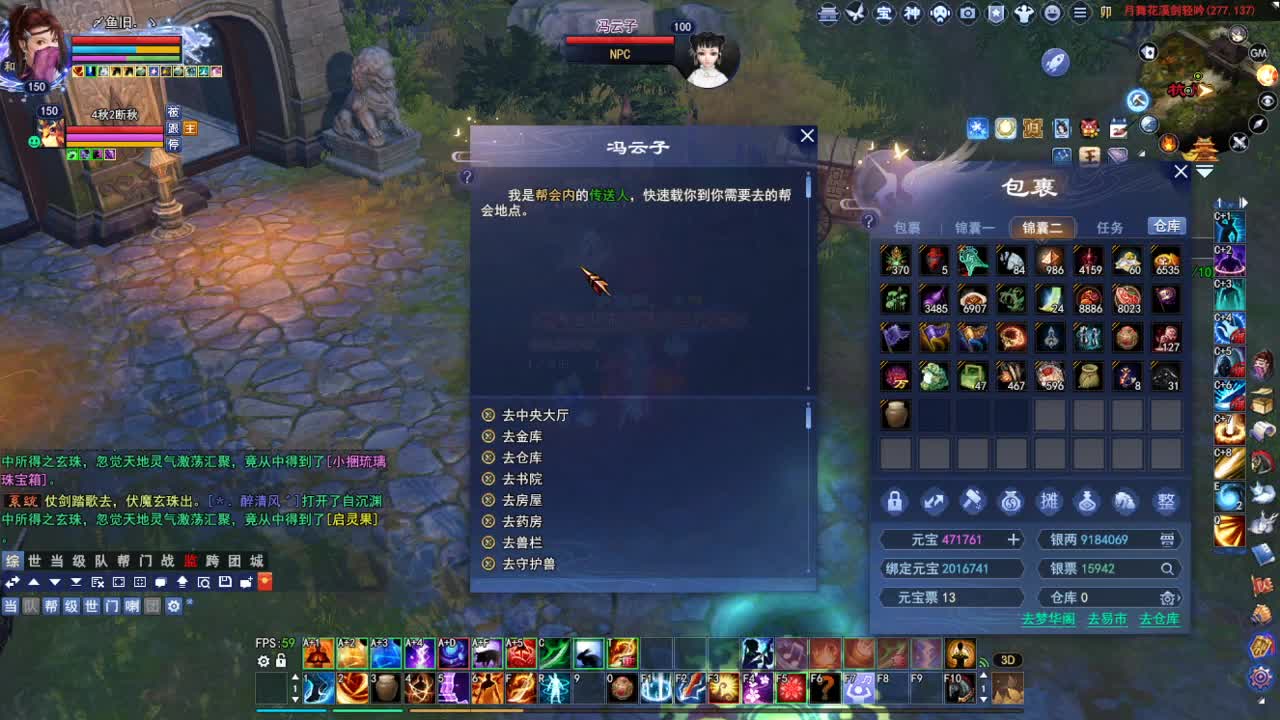The image size is (1280, 720).
Task: Click the exchange arrows icon in the bag toolbar
Action: (x=933, y=502)
